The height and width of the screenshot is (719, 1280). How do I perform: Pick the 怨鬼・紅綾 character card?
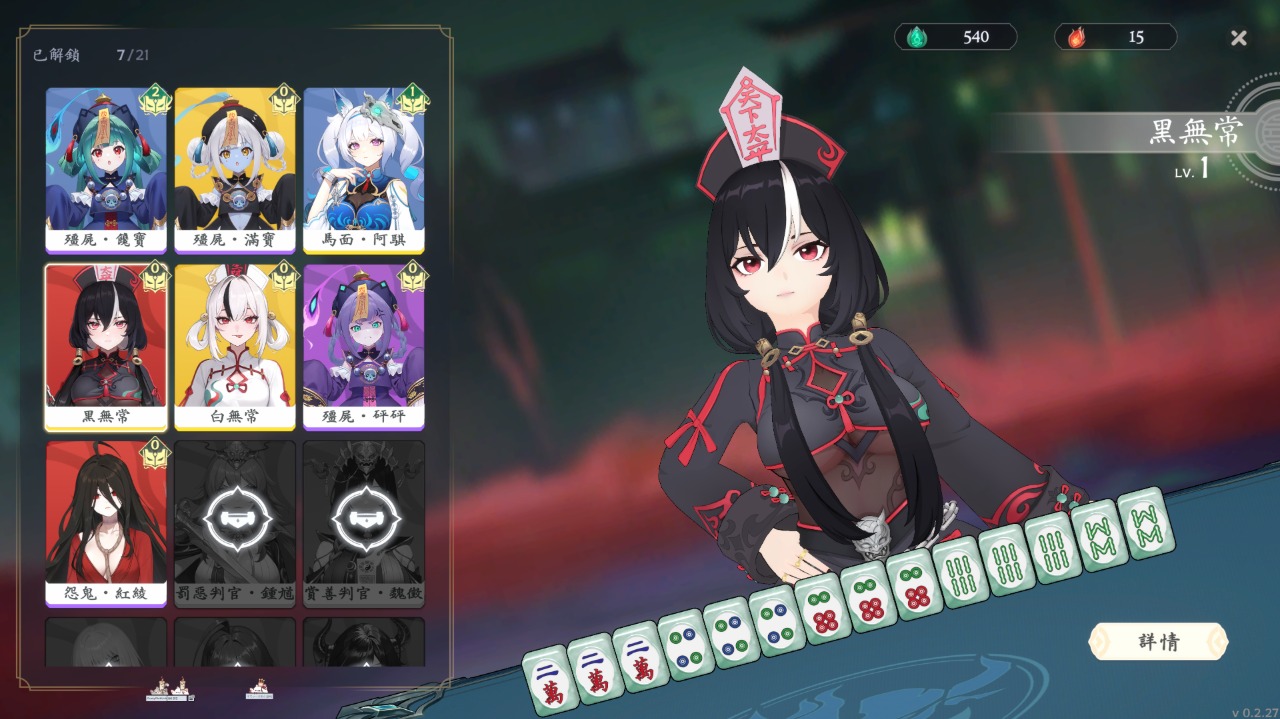pyautogui.click(x=106, y=521)
